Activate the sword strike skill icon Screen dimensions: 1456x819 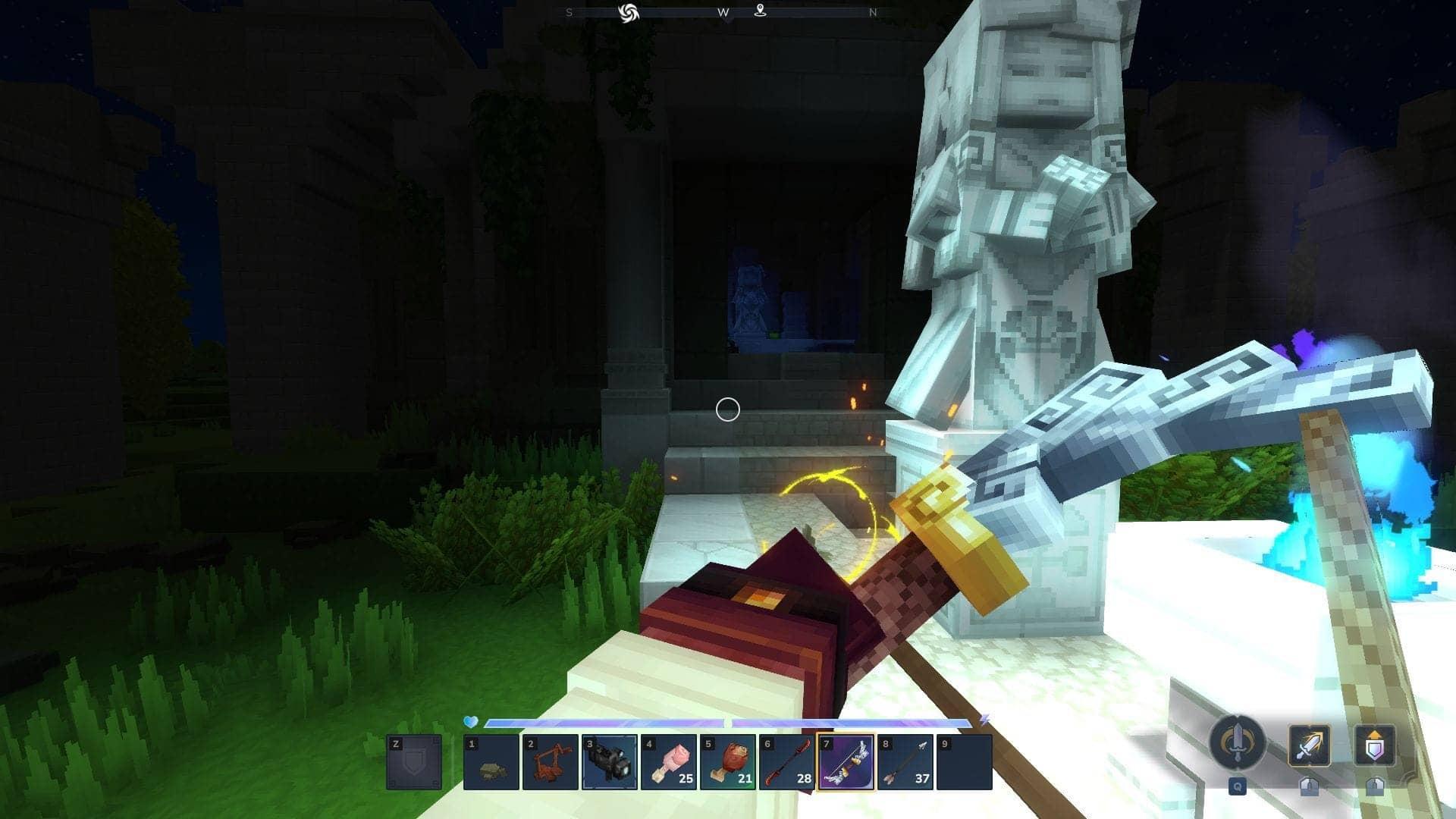[x=1309, y=745]
